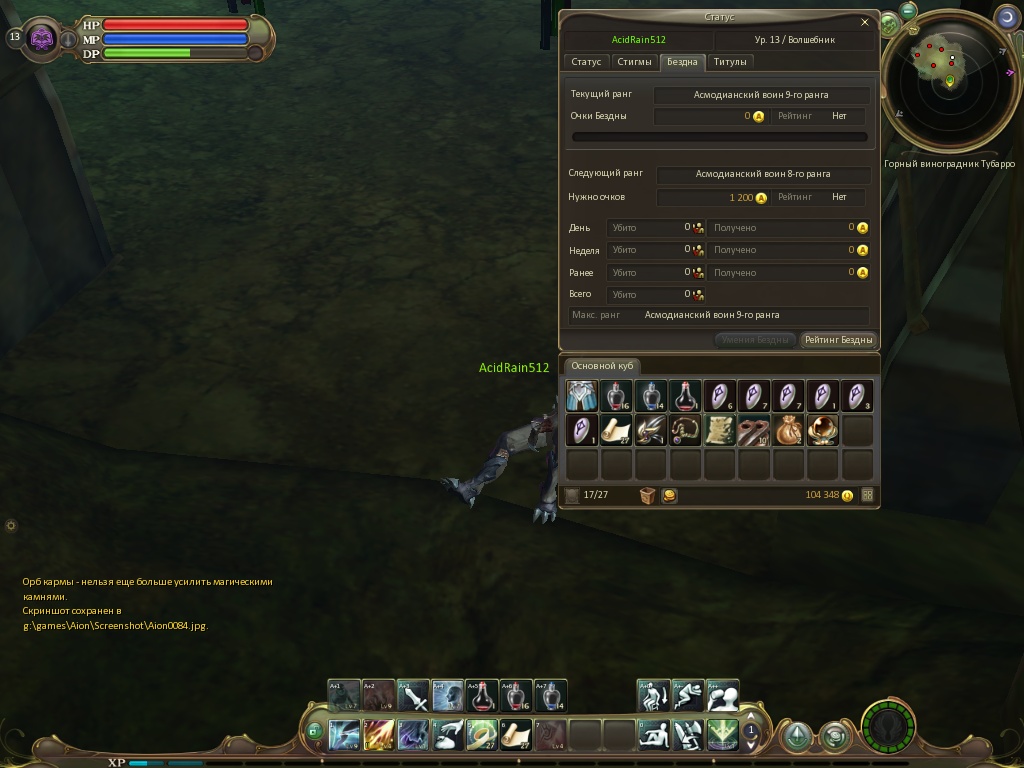Image resolution: width=1024 pixels, height=768 pixels.
Task: Open the Стигмы tab
Action: coord(634,62)
